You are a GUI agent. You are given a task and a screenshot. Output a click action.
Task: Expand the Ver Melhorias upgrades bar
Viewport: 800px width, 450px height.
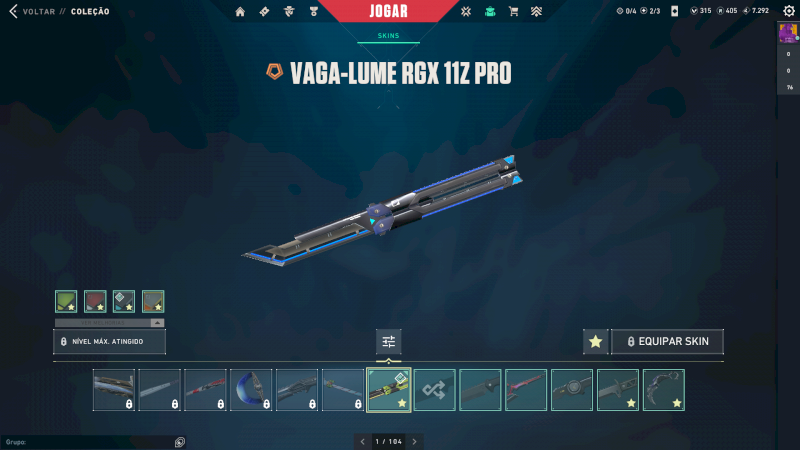110,323
